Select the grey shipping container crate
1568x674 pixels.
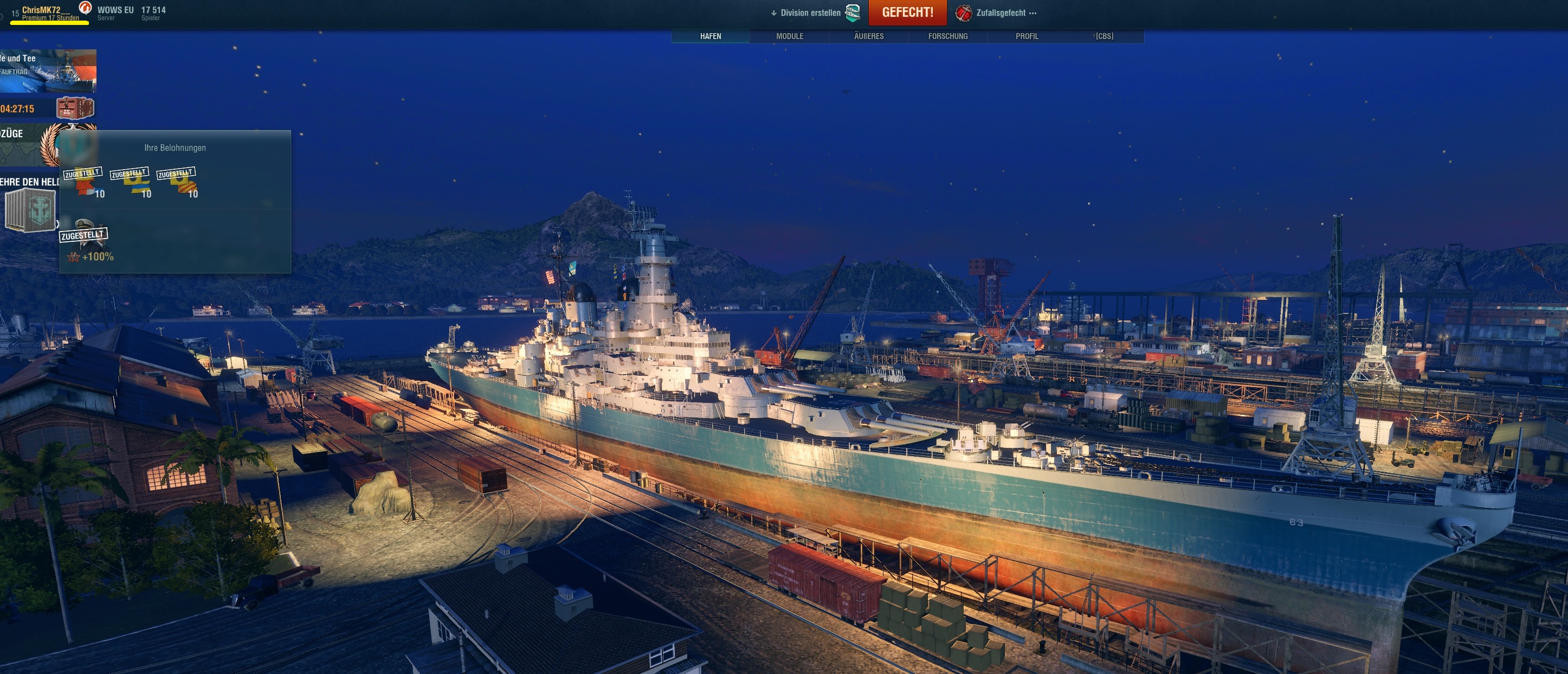click(30, 209)
